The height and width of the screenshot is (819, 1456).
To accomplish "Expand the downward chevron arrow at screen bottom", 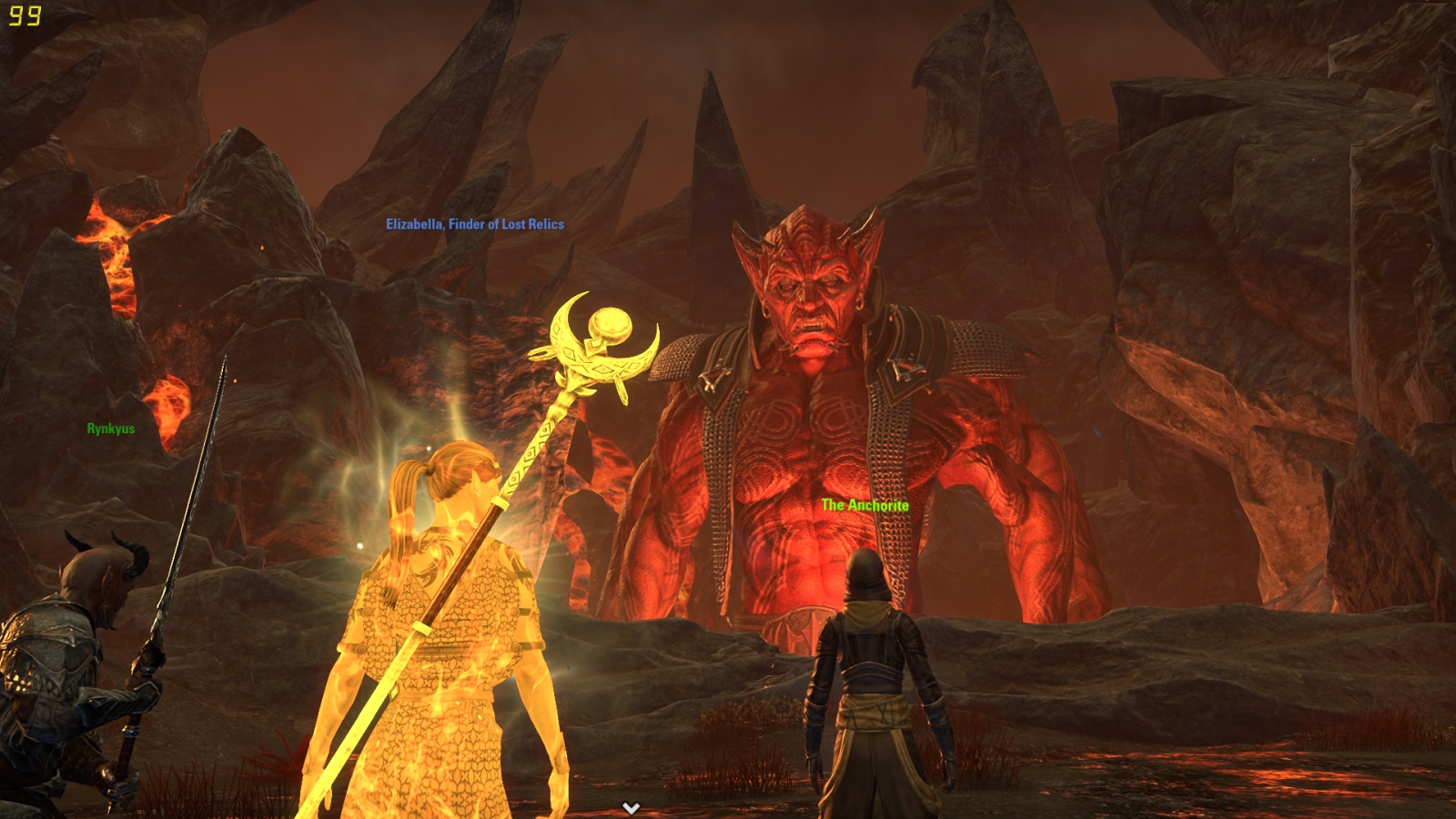I will (x=631, y=807).
